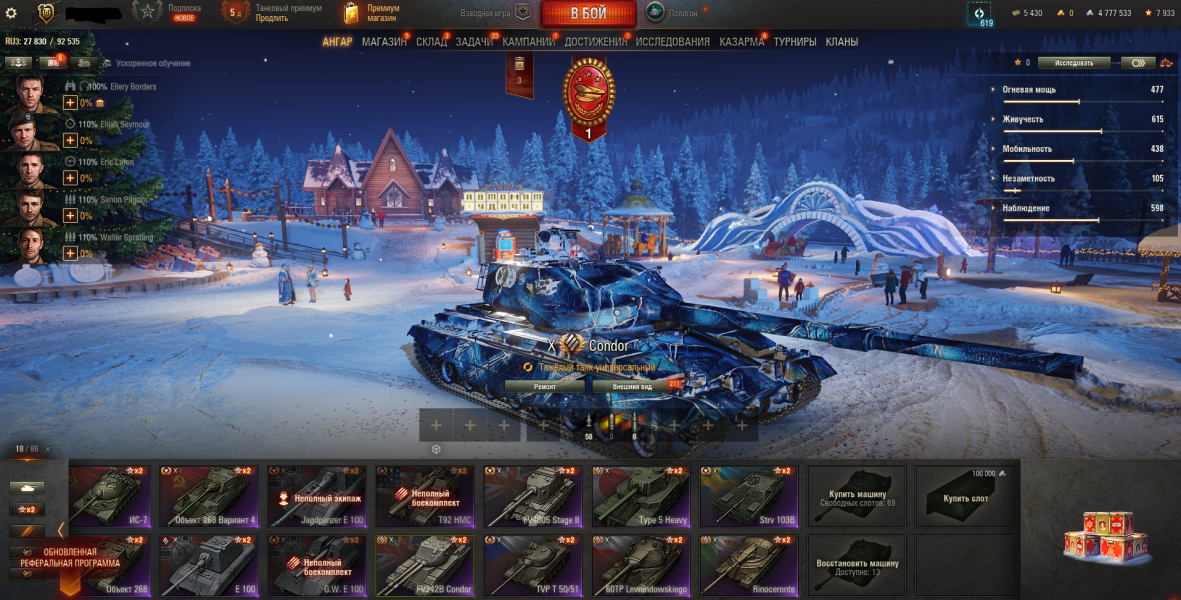Click Купить машину tile
The height and width of the screenshot is (600, 1181).
tap(857, 496)
